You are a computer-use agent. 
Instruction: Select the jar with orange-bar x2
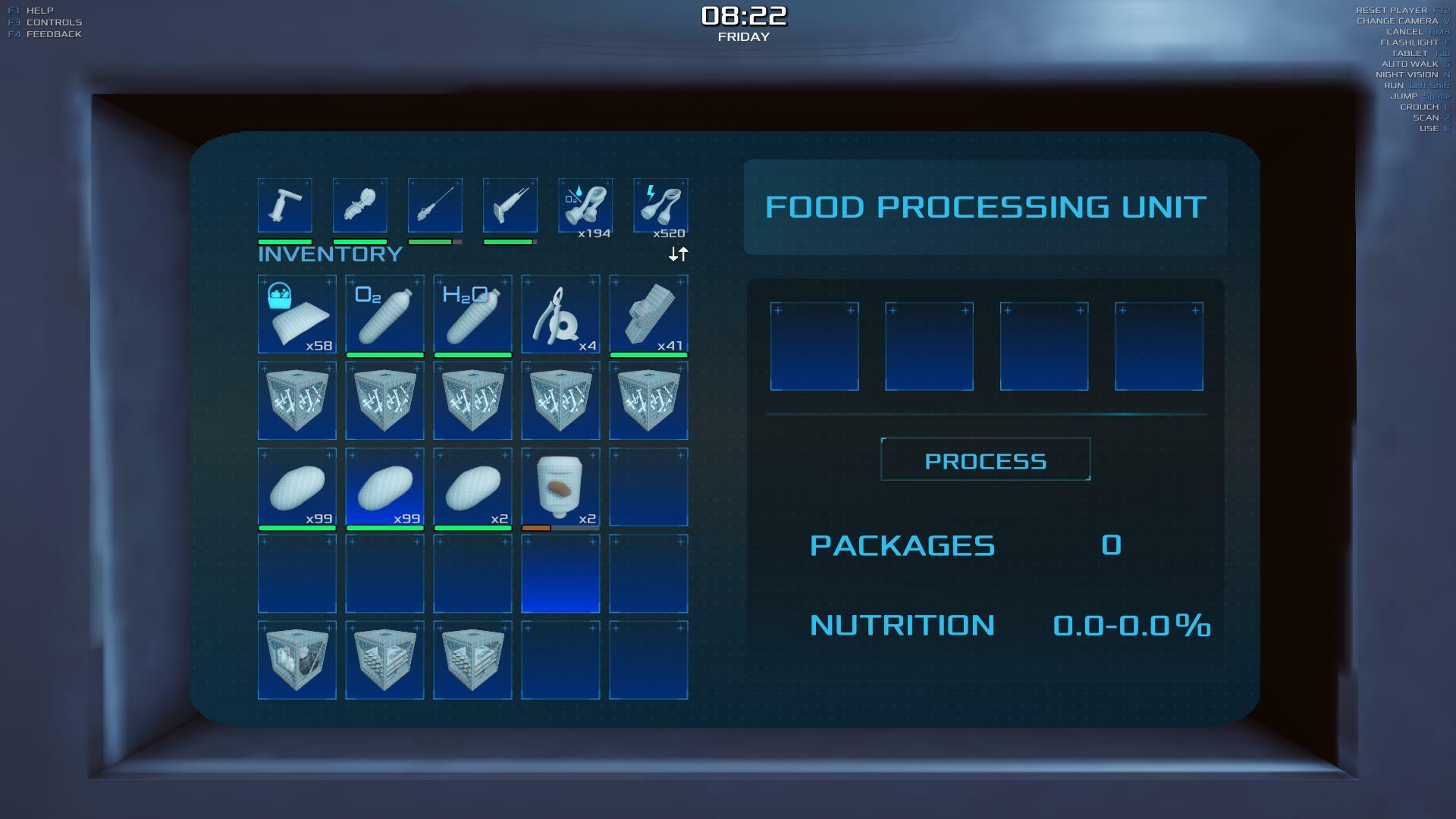(560, 487)
